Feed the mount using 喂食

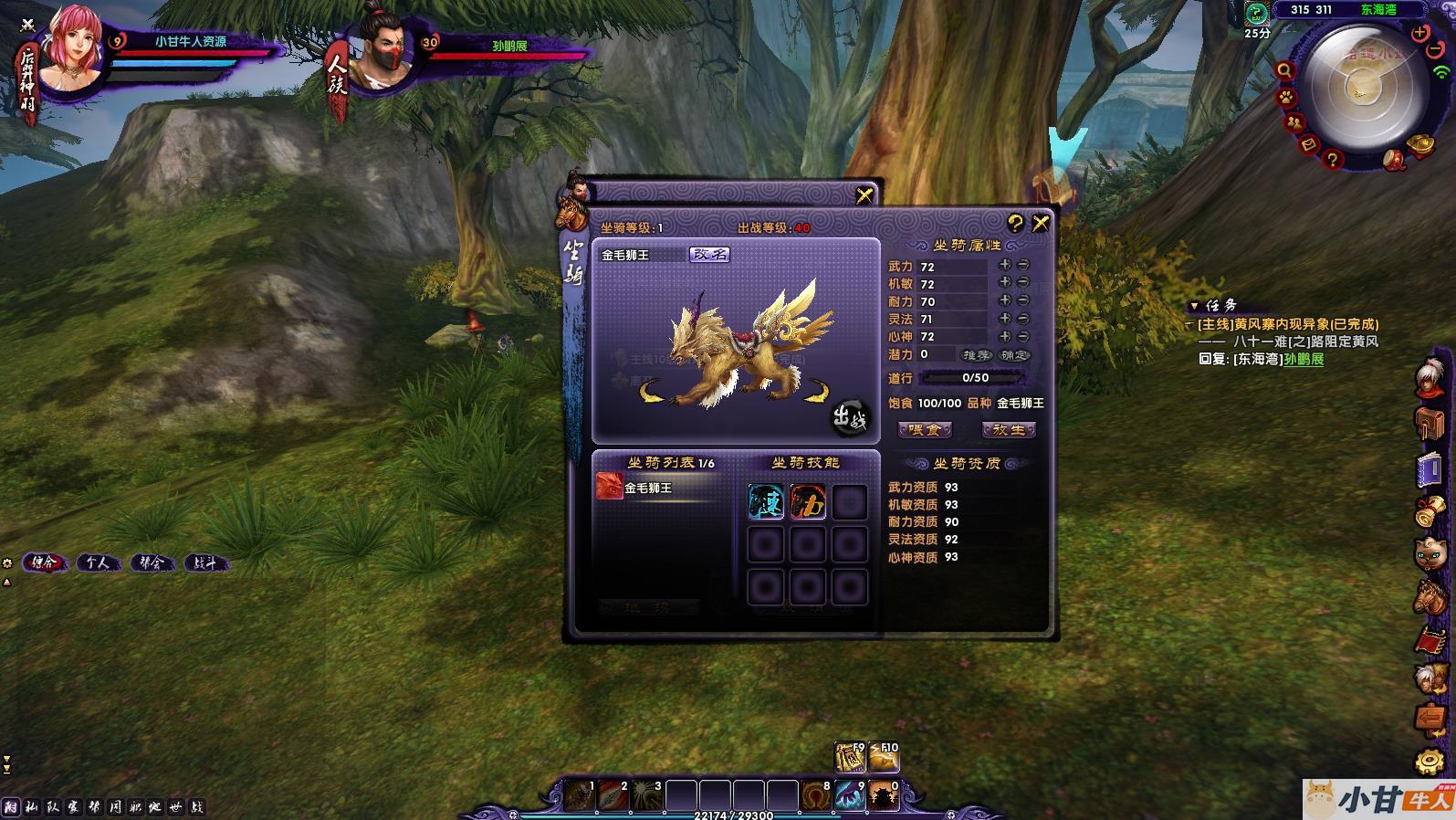pos(925,429)
